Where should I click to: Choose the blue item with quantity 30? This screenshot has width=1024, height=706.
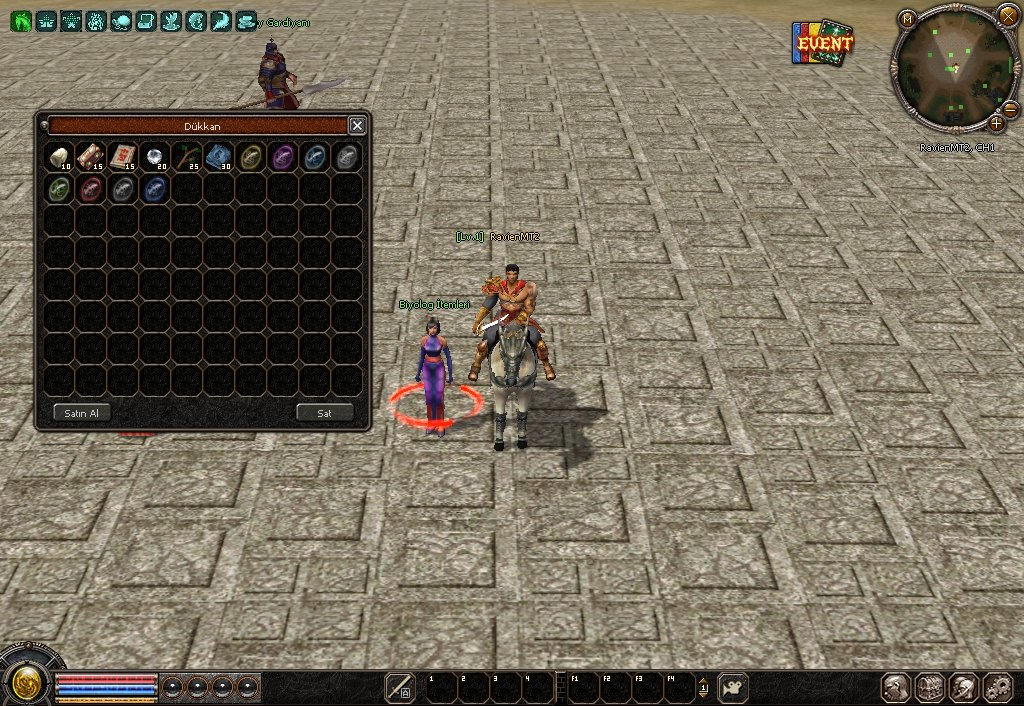[x=218, y=156]
